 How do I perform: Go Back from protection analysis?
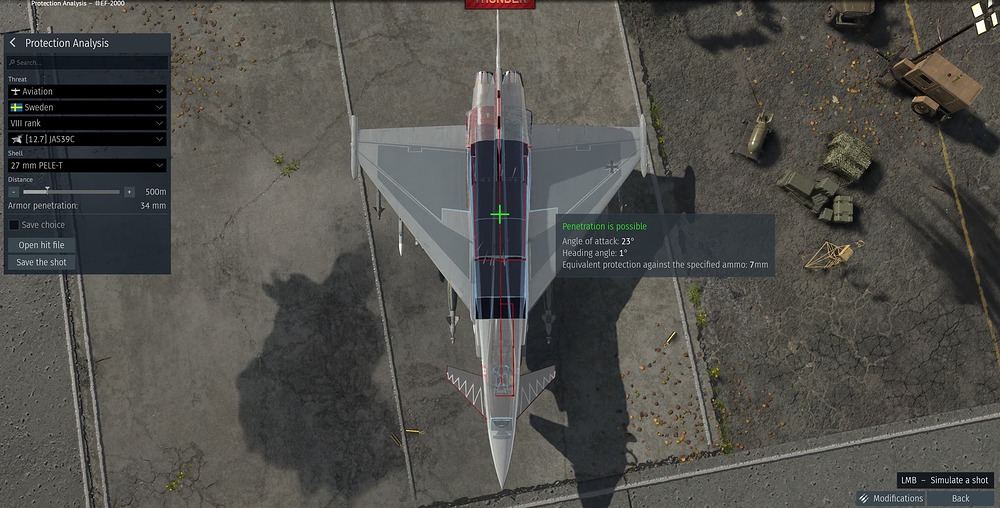point(960,498)
